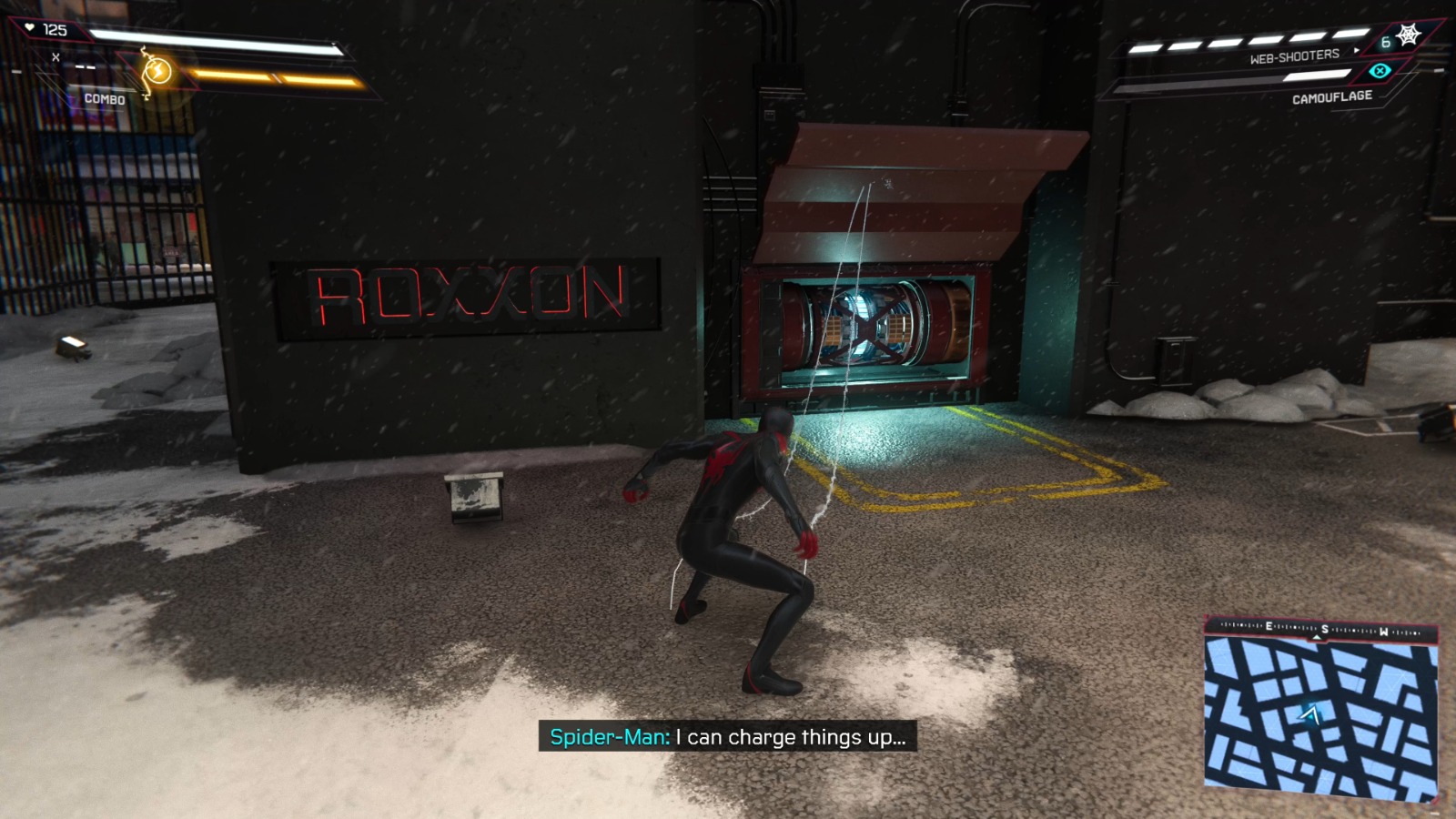Open the COMBO panel label

(x=107, y=98)
